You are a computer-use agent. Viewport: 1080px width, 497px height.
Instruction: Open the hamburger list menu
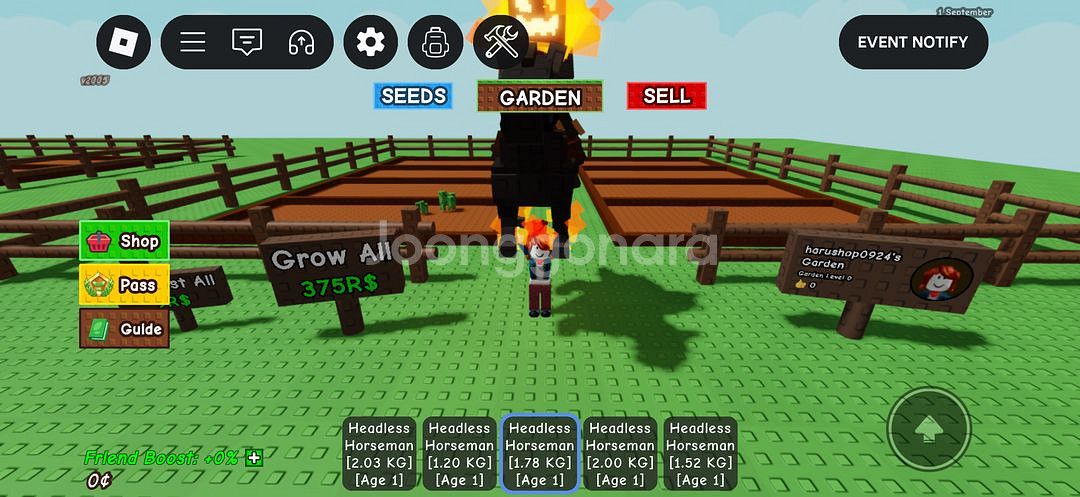(x=193, y=42)
